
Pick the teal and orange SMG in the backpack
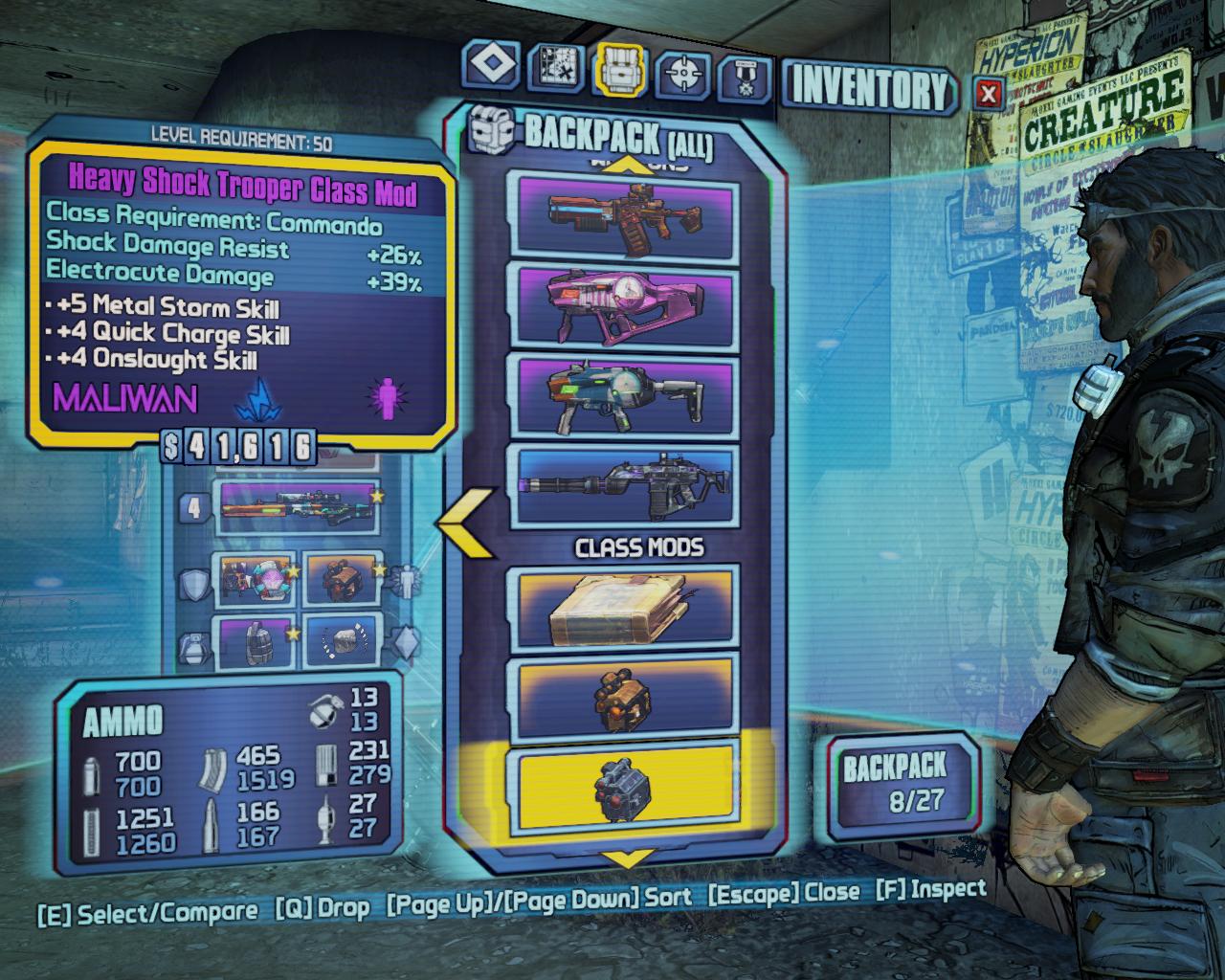point(626,395)
